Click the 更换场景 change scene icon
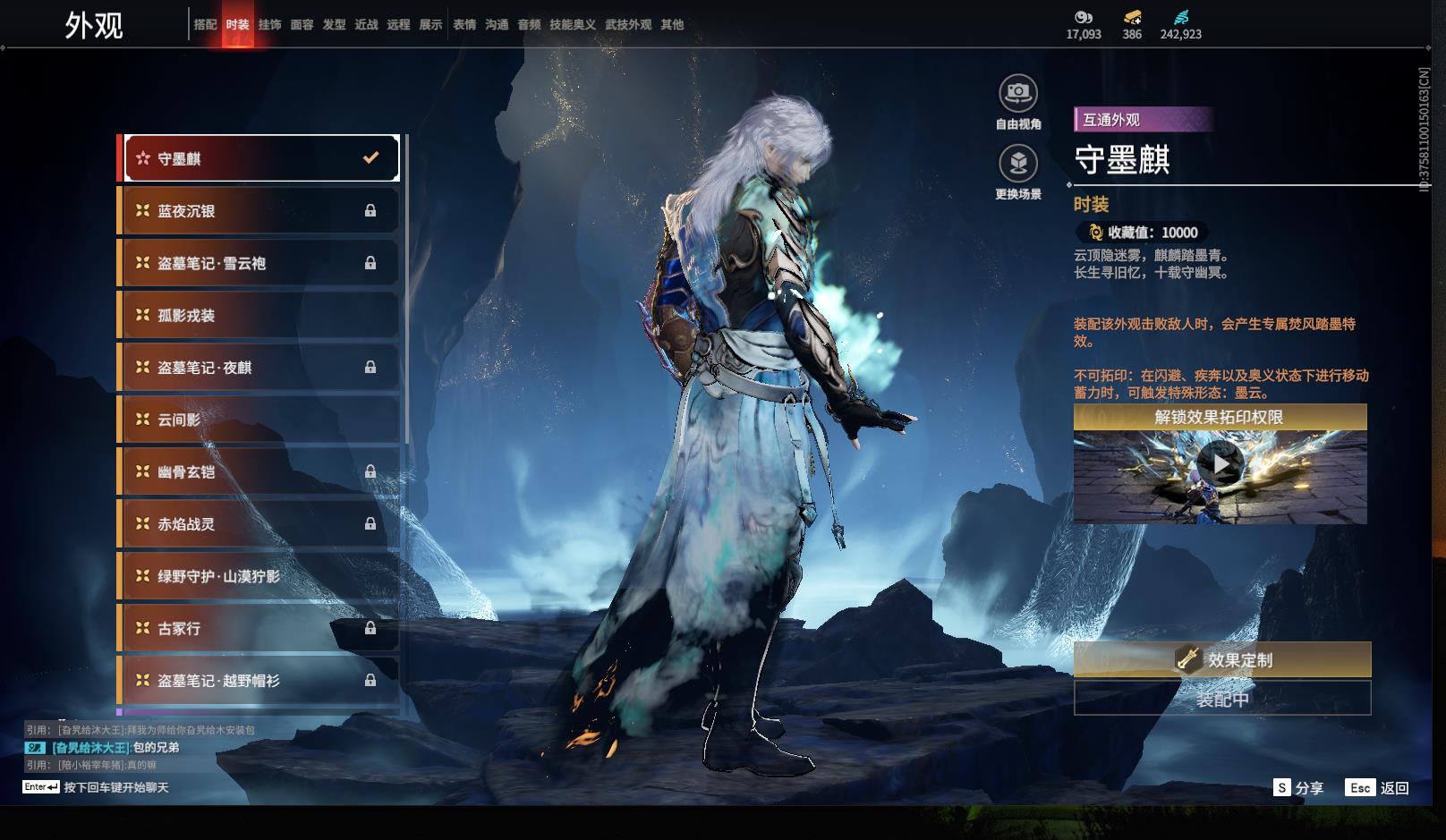The height and width of the screenshot is (840, 1446). point(1018,164)
